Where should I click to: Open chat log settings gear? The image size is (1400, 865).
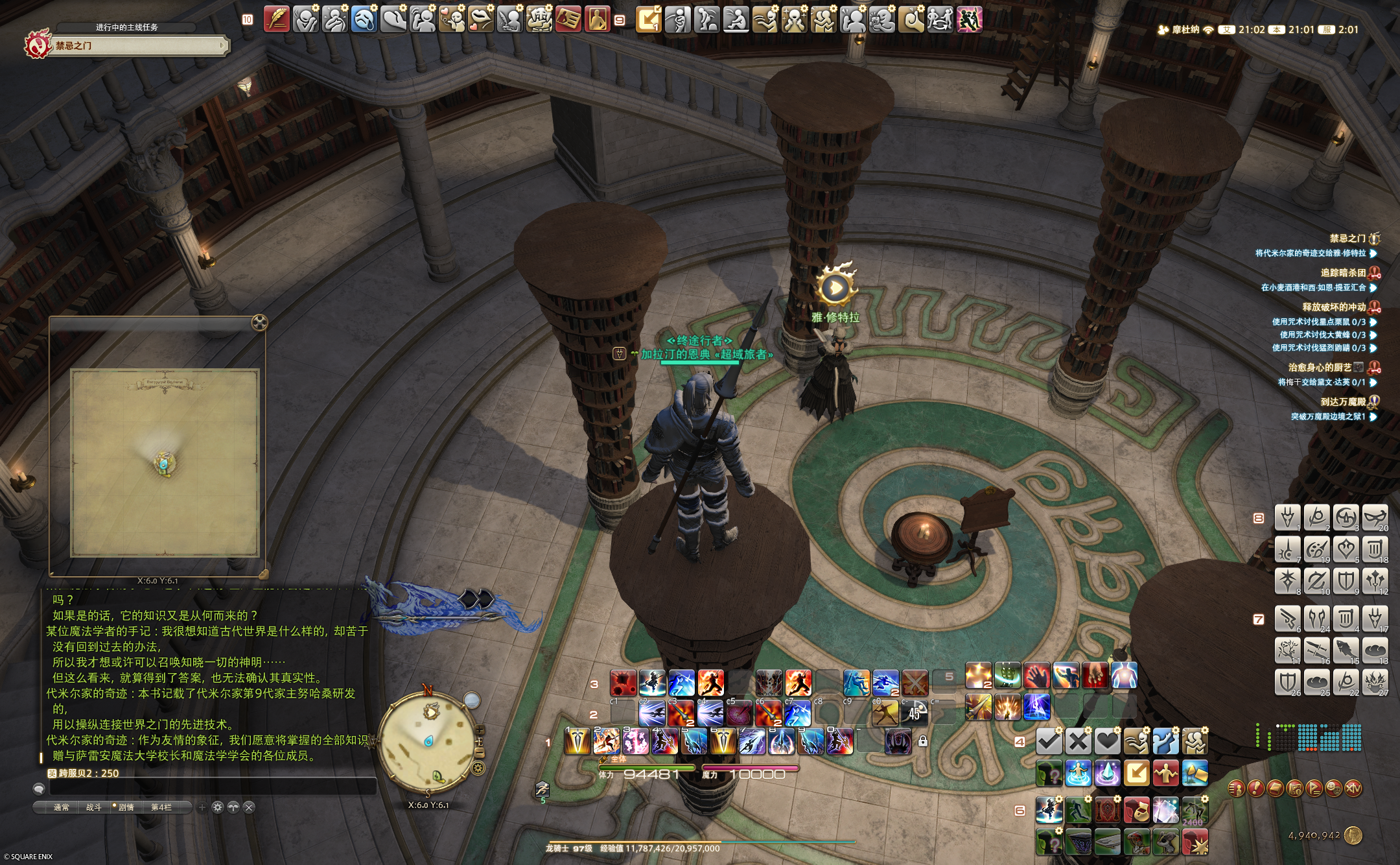click(x=218, y=807)
